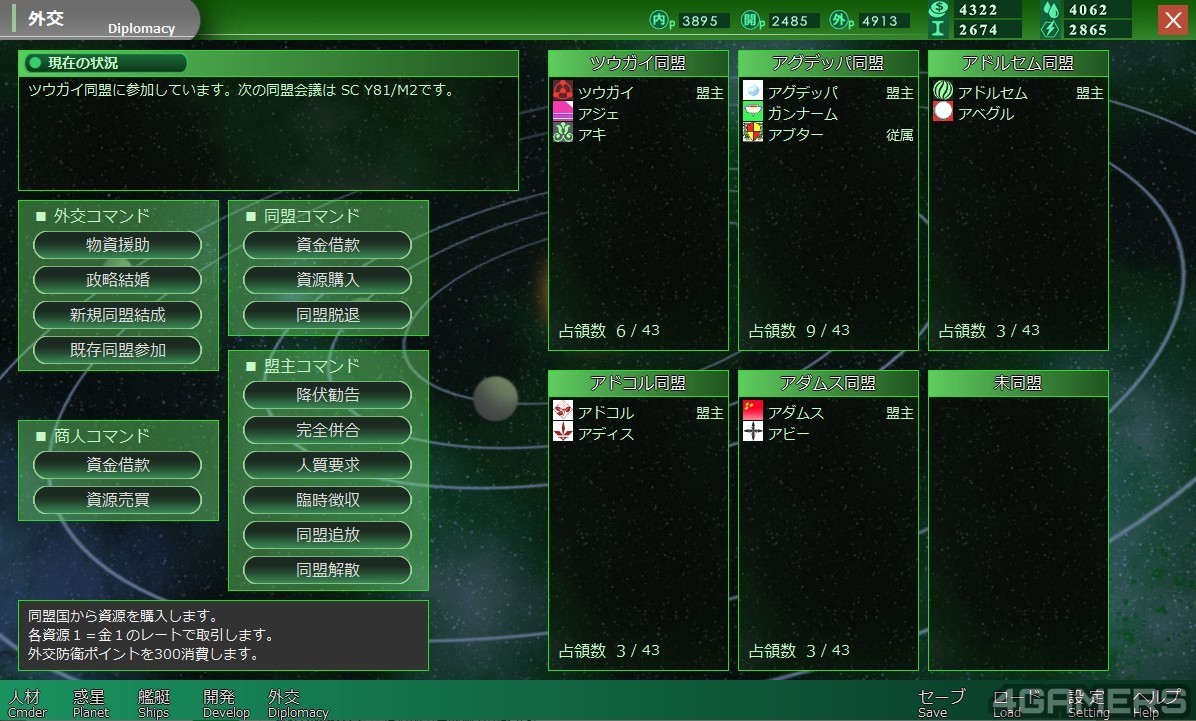This screenshot has width=1196, height=721.
Task: Click 同盟解散 to dissolve the alliance
Action: tap(328, 570)
